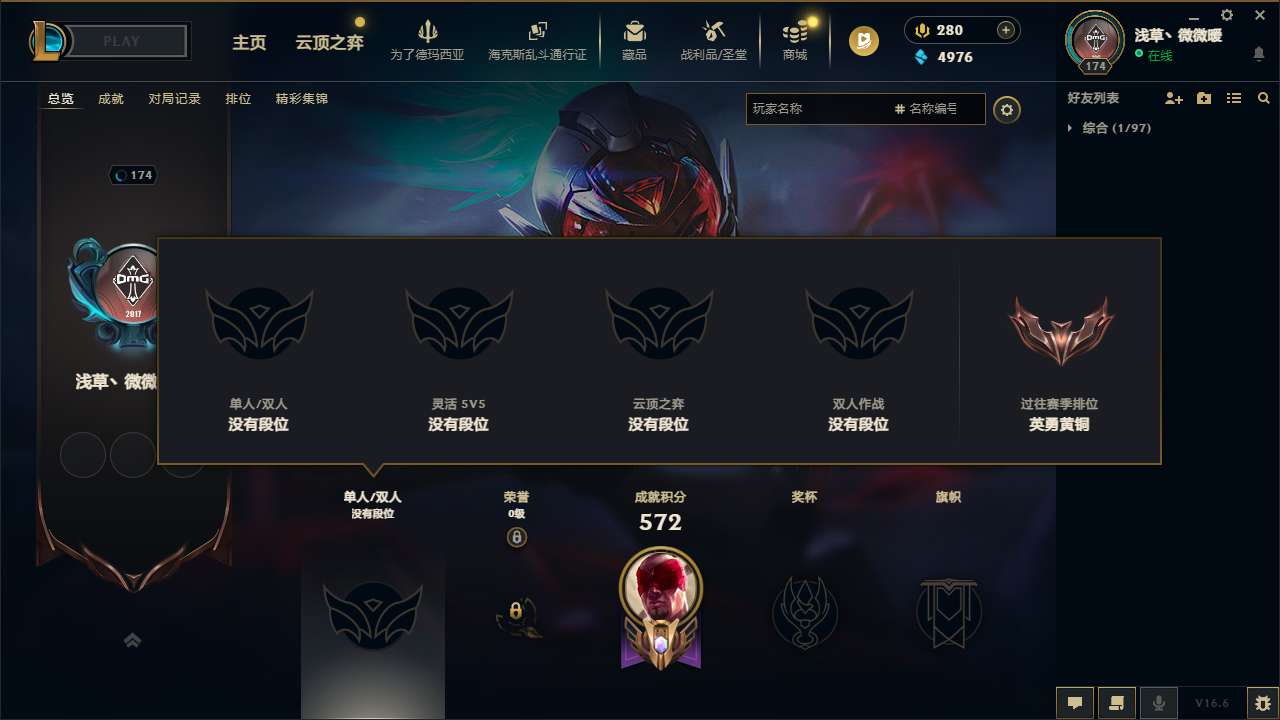Image resolution: width=1280 pixels, height=720 pixels.
Task: Open the player search settings gear dropdown
Action: pyautogui.click(x=1007, y=109)
